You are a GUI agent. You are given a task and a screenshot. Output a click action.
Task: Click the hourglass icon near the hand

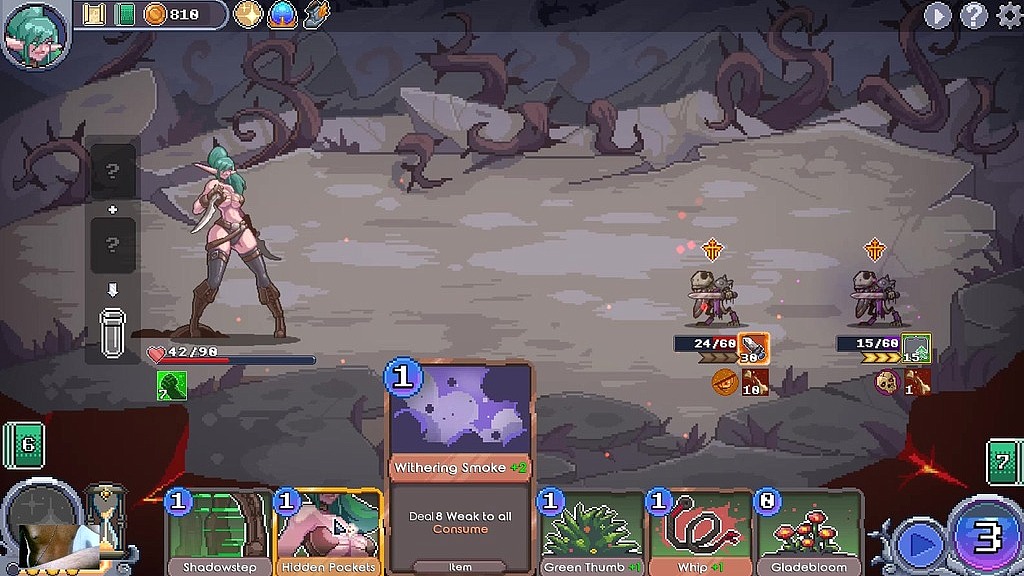coord(104,515)
